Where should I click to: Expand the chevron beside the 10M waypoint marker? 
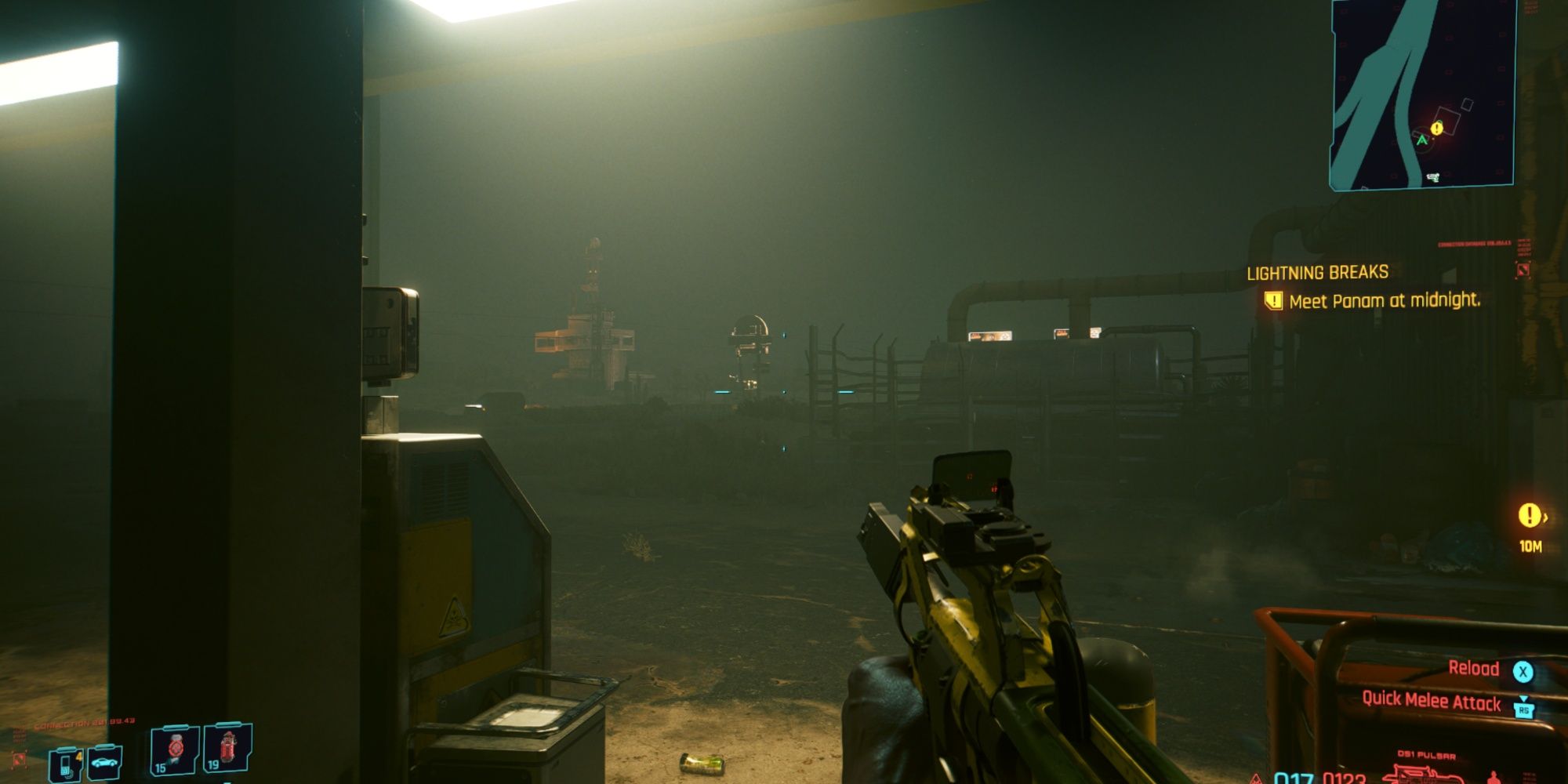(x=1546, y=517)
